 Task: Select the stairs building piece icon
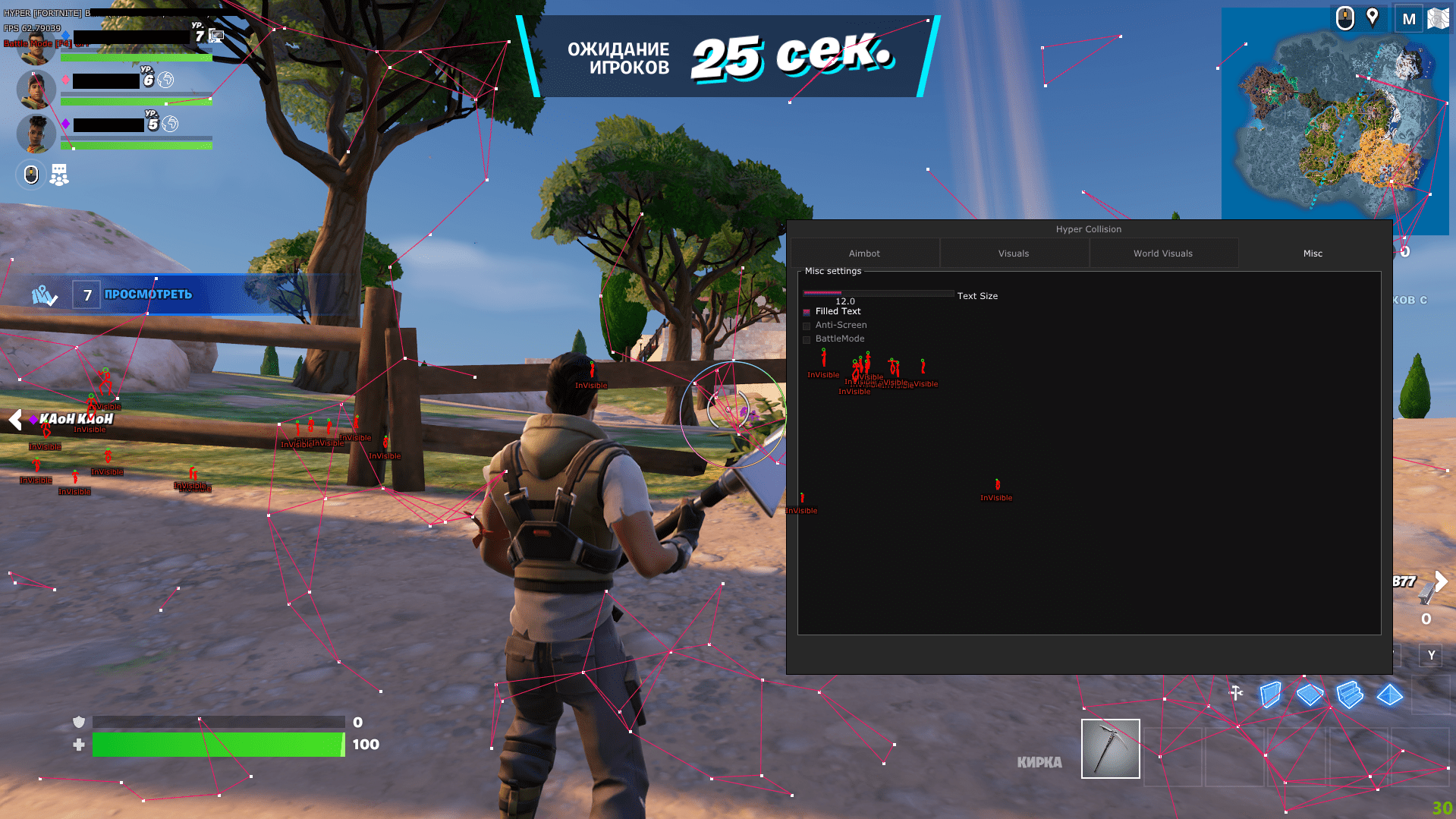[x=1351, y=694]
